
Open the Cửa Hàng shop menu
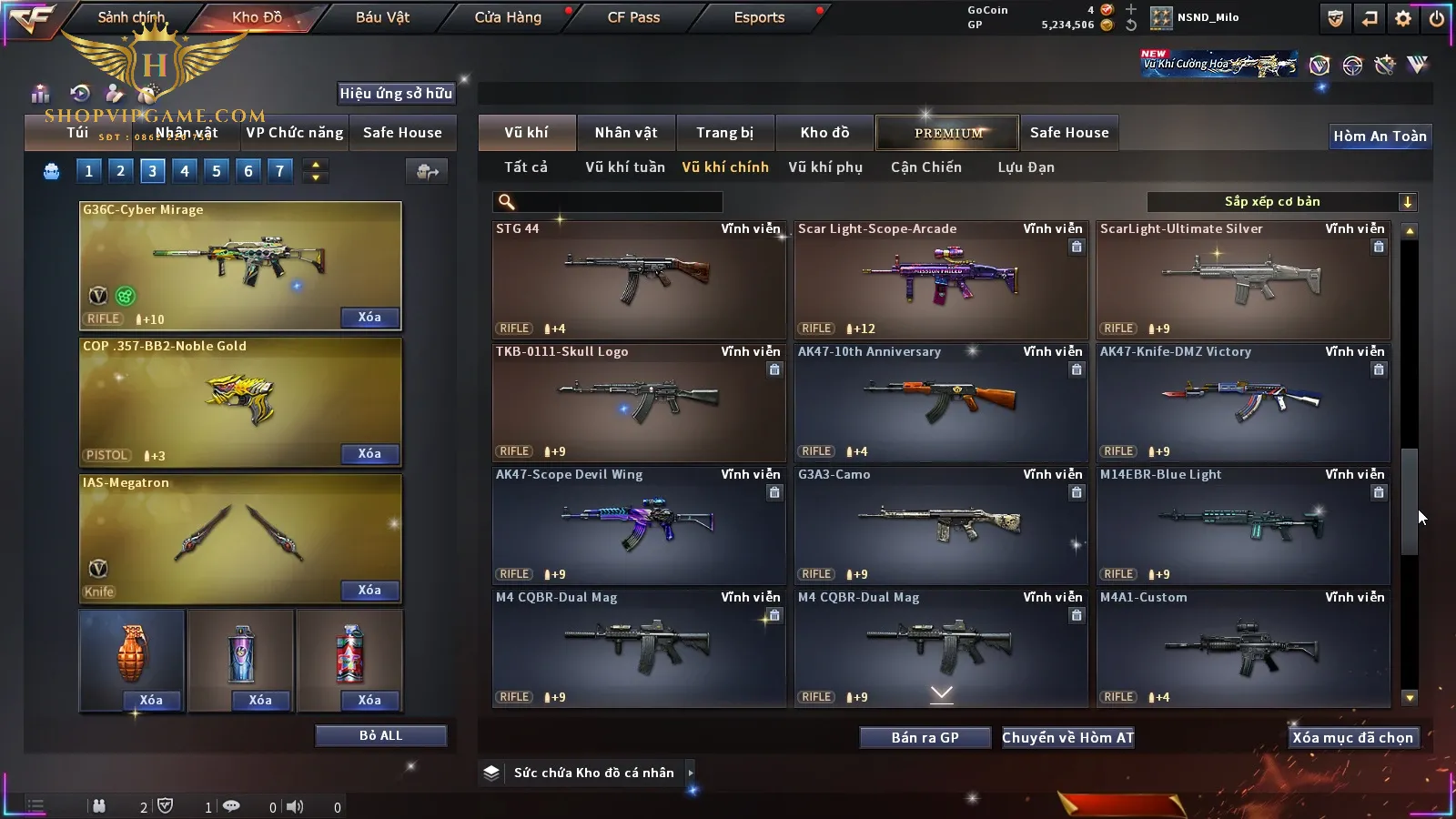[508, 17]
